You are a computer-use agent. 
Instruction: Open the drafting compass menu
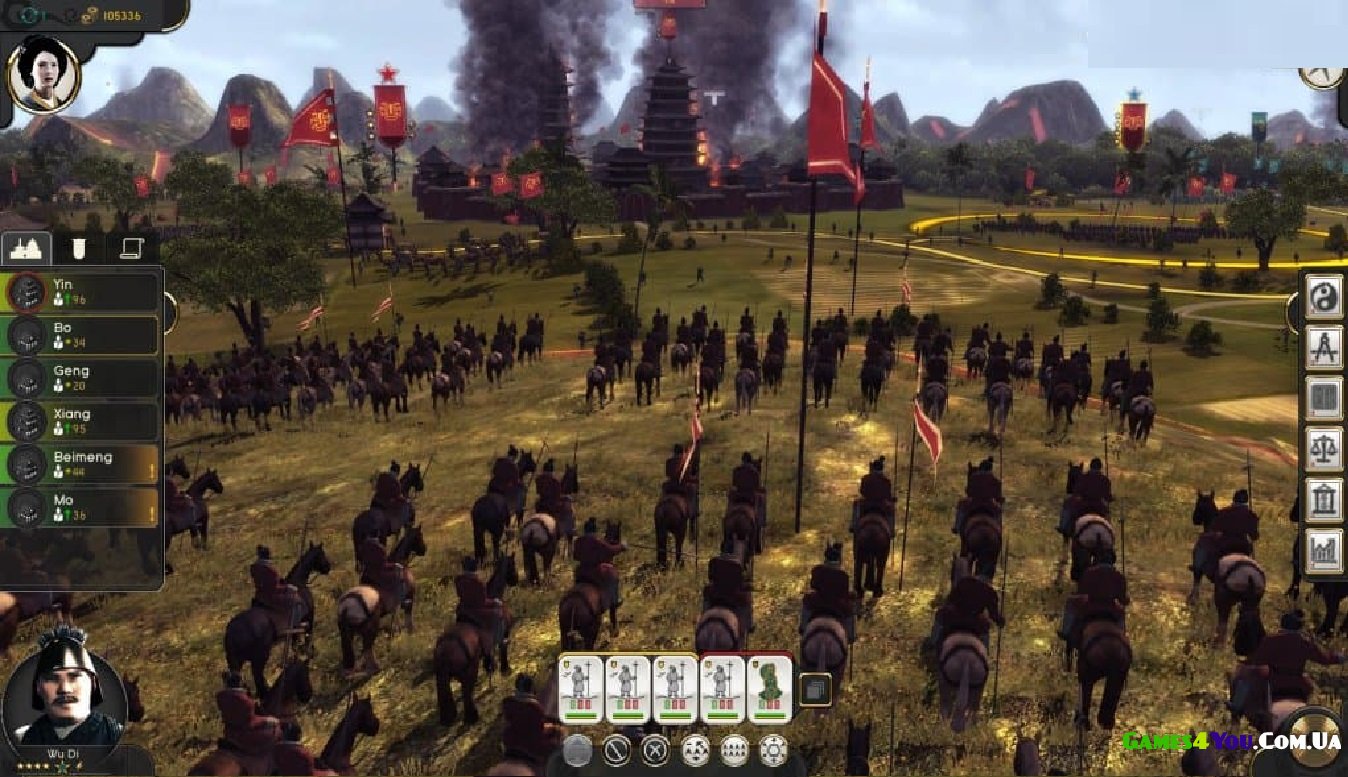[1324, 347]
